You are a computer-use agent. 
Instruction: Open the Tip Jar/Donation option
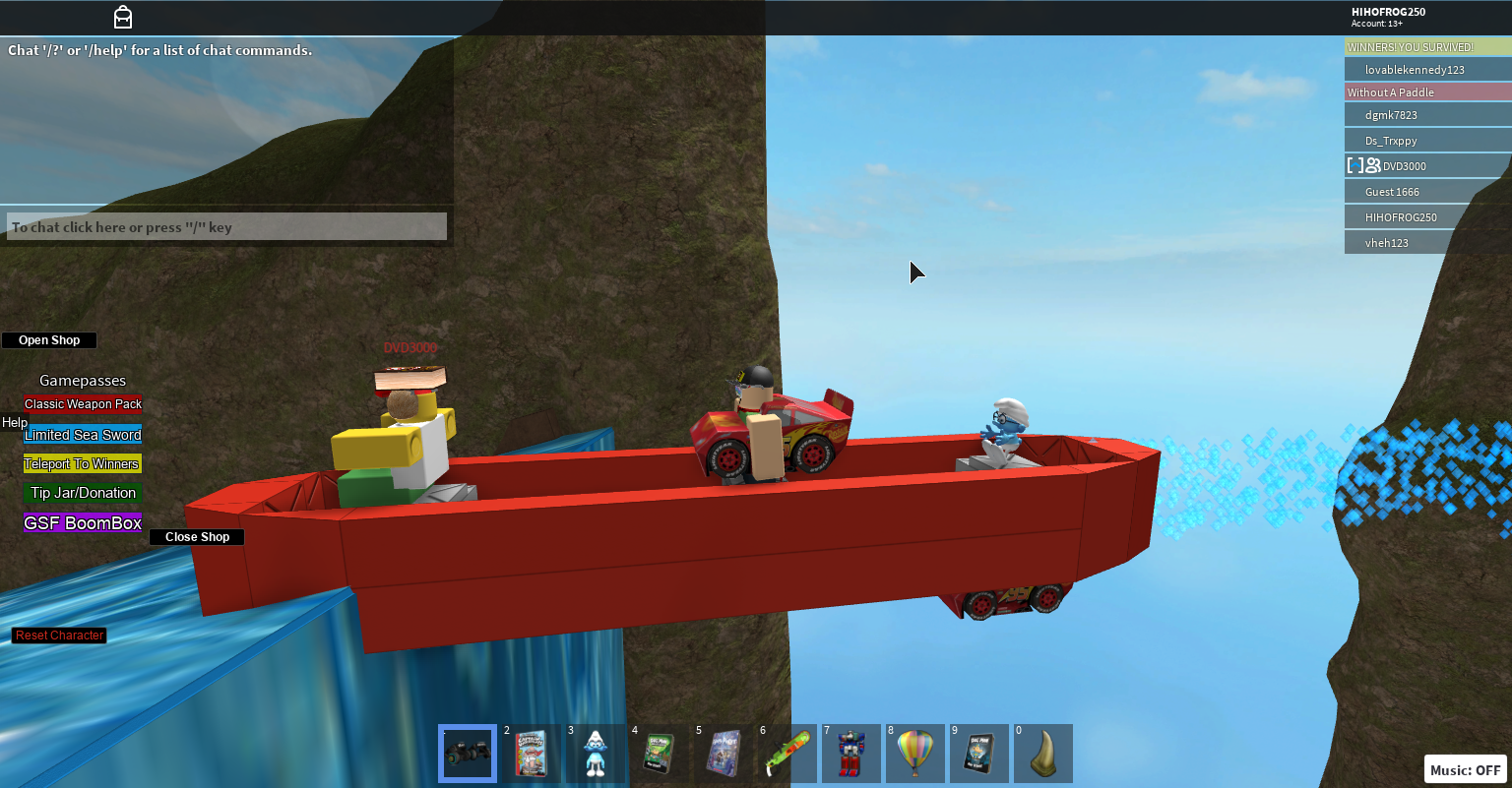point(83,493)
